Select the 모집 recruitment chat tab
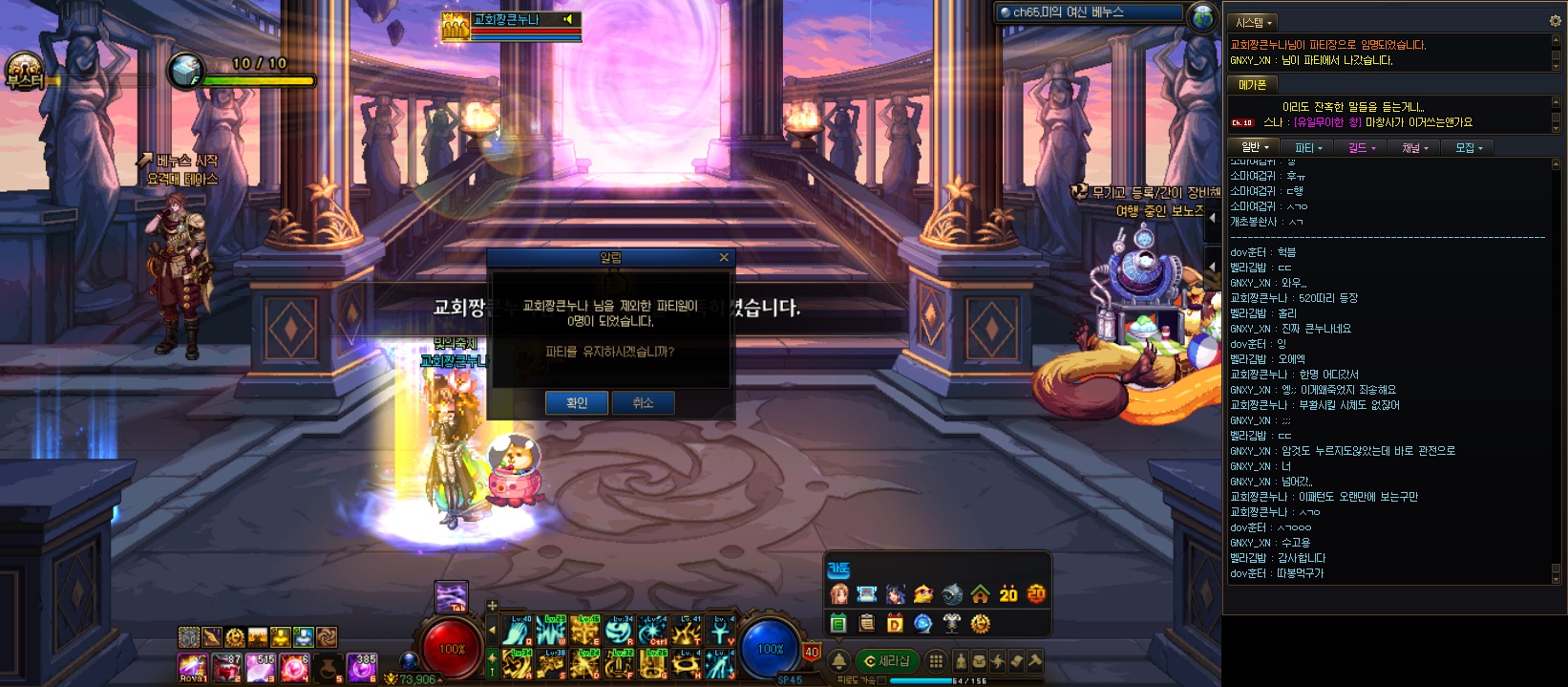 (x=1469, y=148)
